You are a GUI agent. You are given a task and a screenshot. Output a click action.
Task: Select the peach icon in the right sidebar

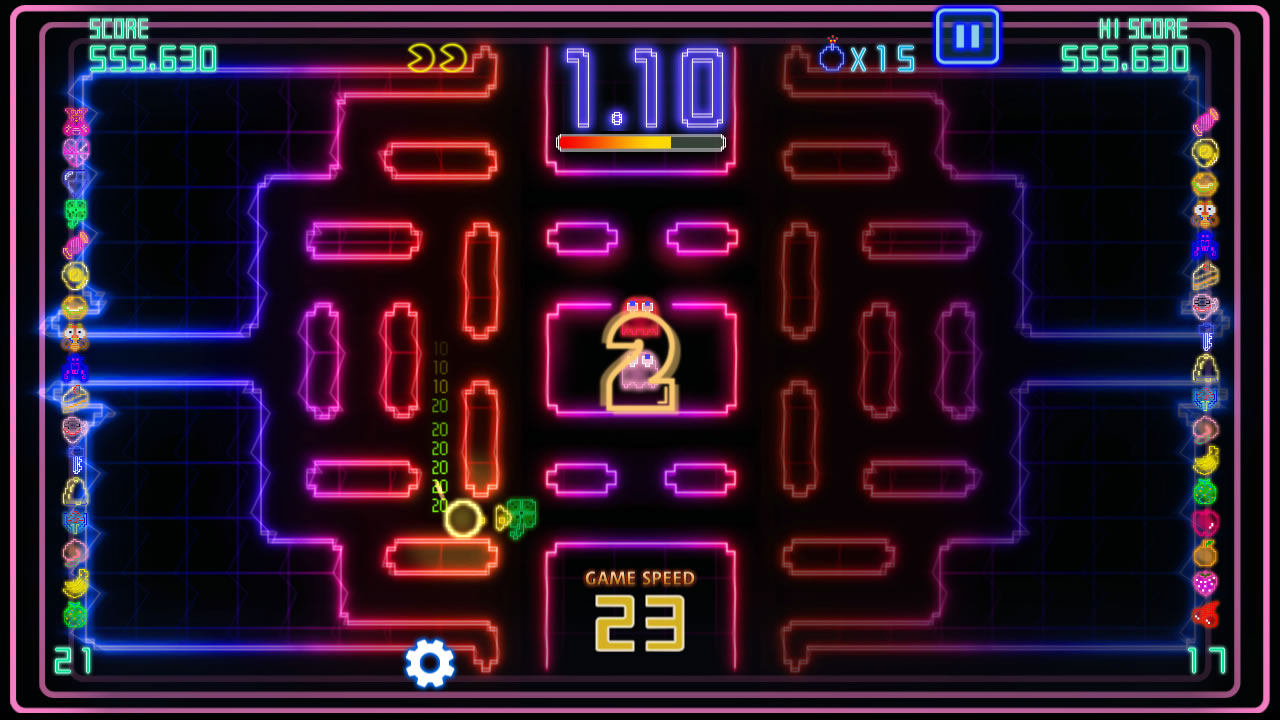(x=1207, y=426)
